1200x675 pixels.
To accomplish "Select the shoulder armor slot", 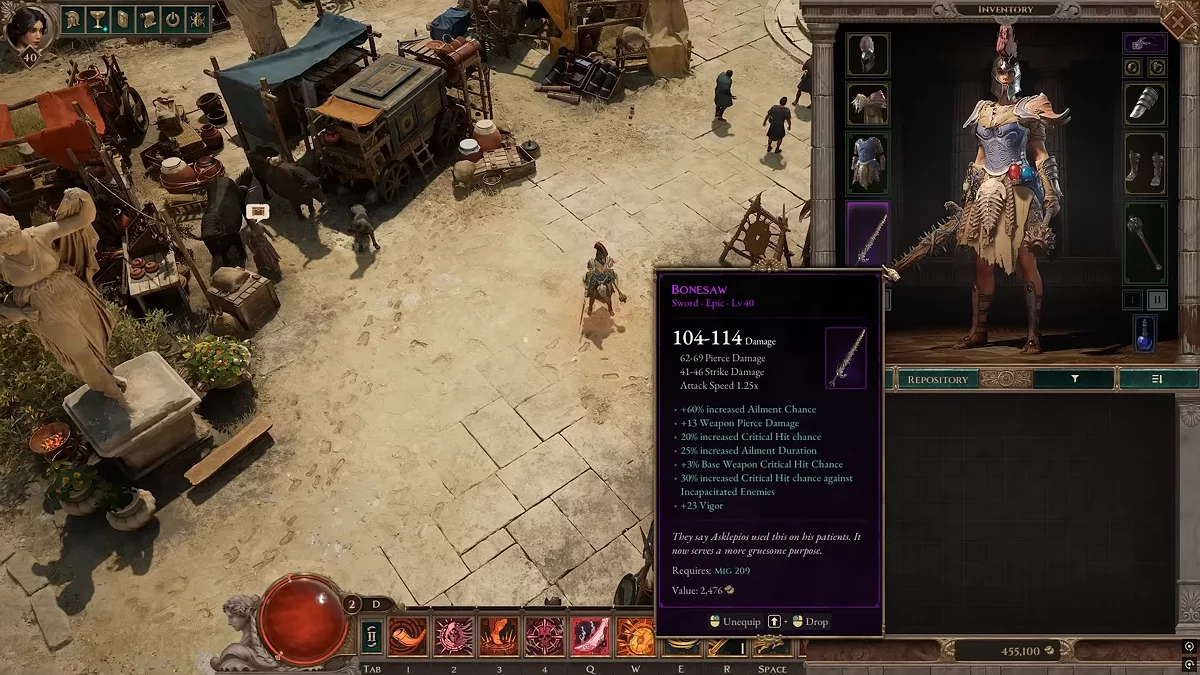I will click(867, 103).
